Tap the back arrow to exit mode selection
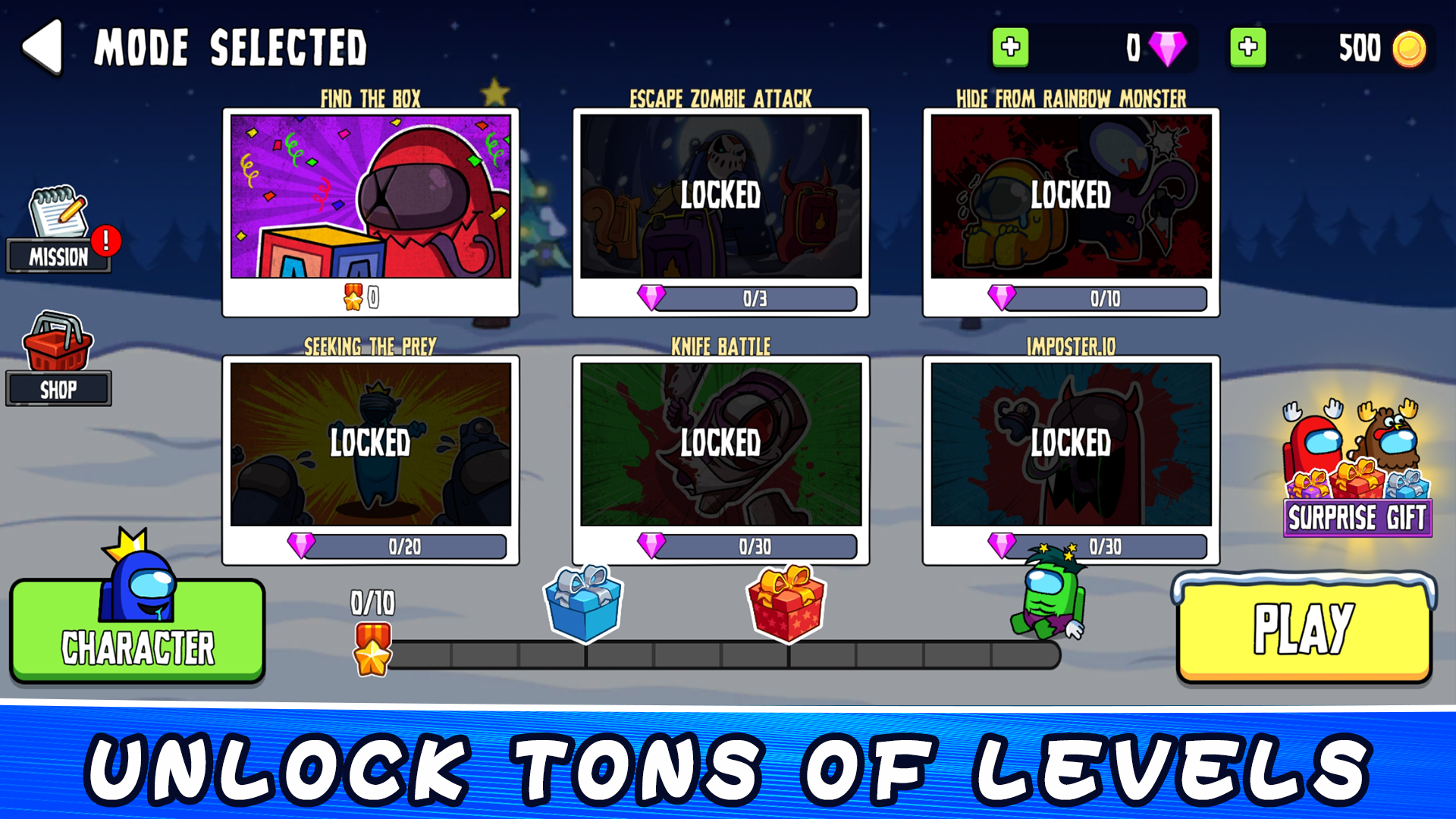 pos(43,47)
